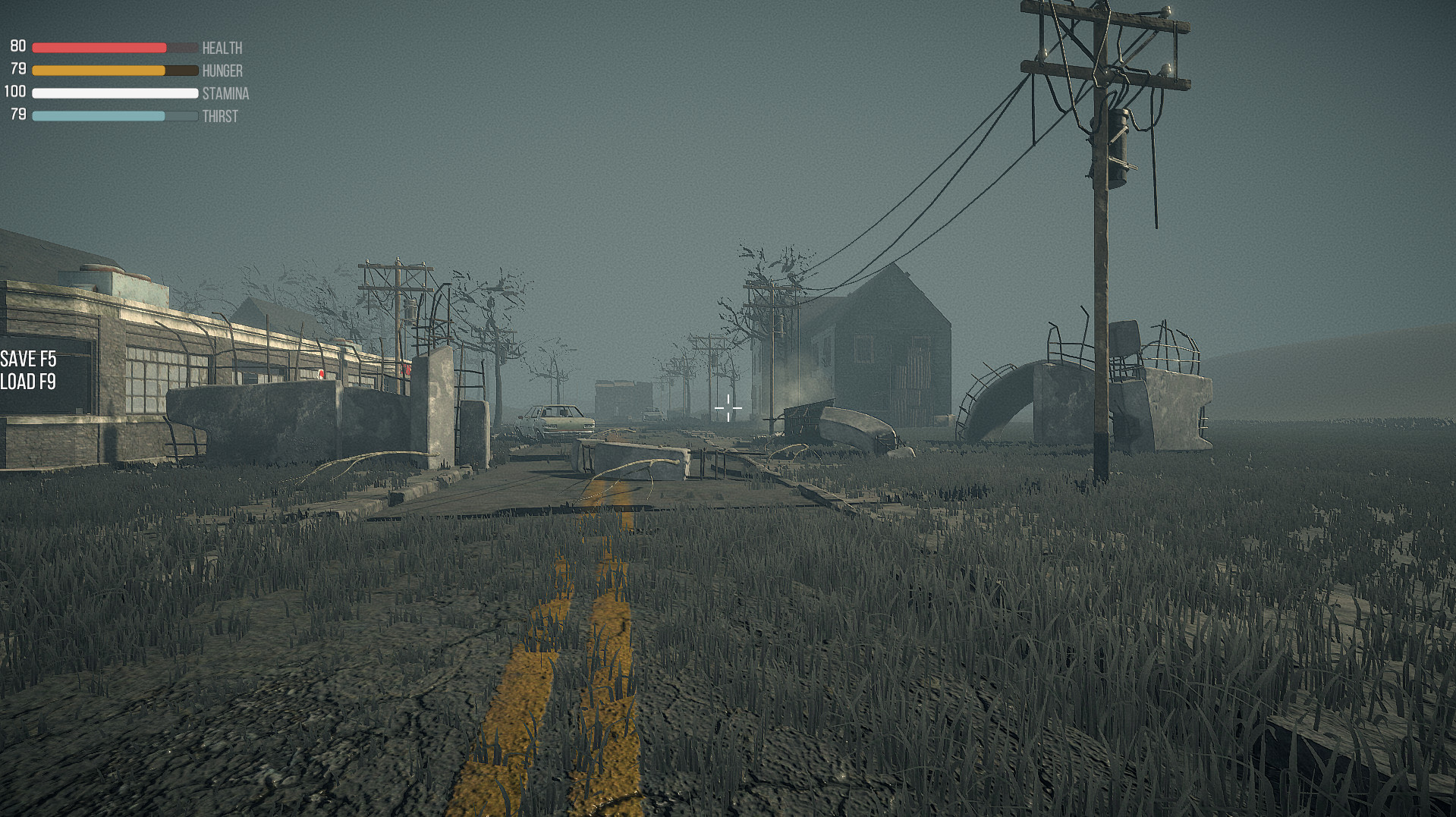Image resolution: width=1456 pixels, height=817 pixels.
Task: Click the HEALTH label text
Action: [221, 48]
